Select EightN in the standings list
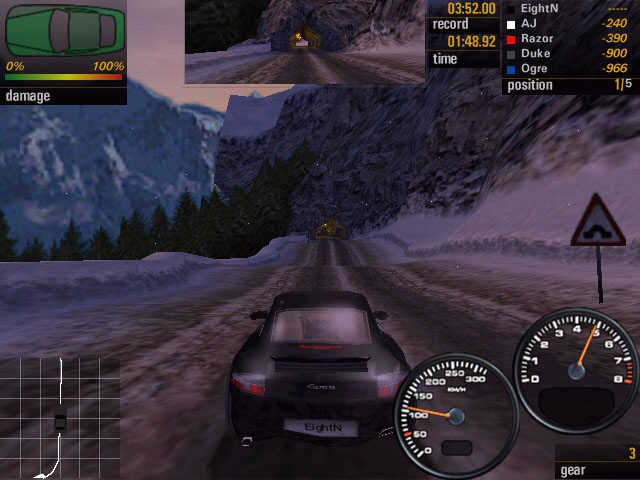 [570, 7]
